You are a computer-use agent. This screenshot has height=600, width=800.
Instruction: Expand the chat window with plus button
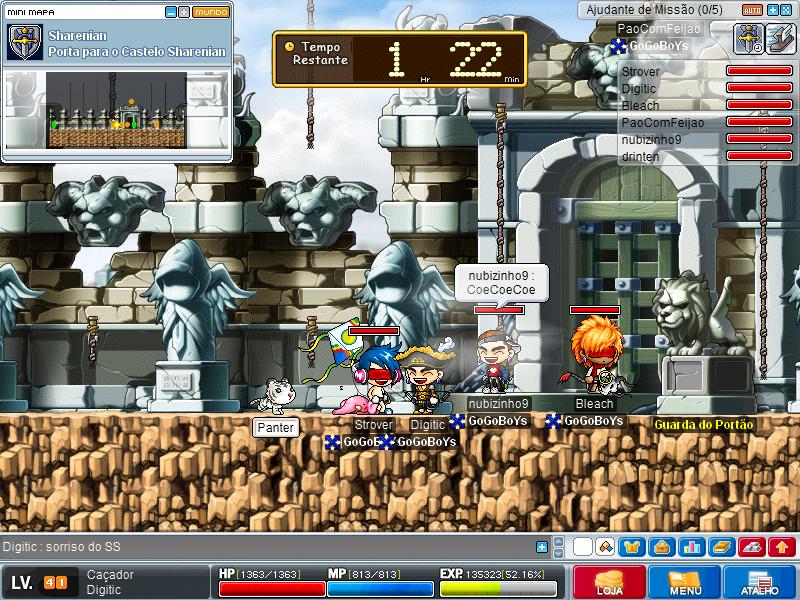click(x=542, y=547)
